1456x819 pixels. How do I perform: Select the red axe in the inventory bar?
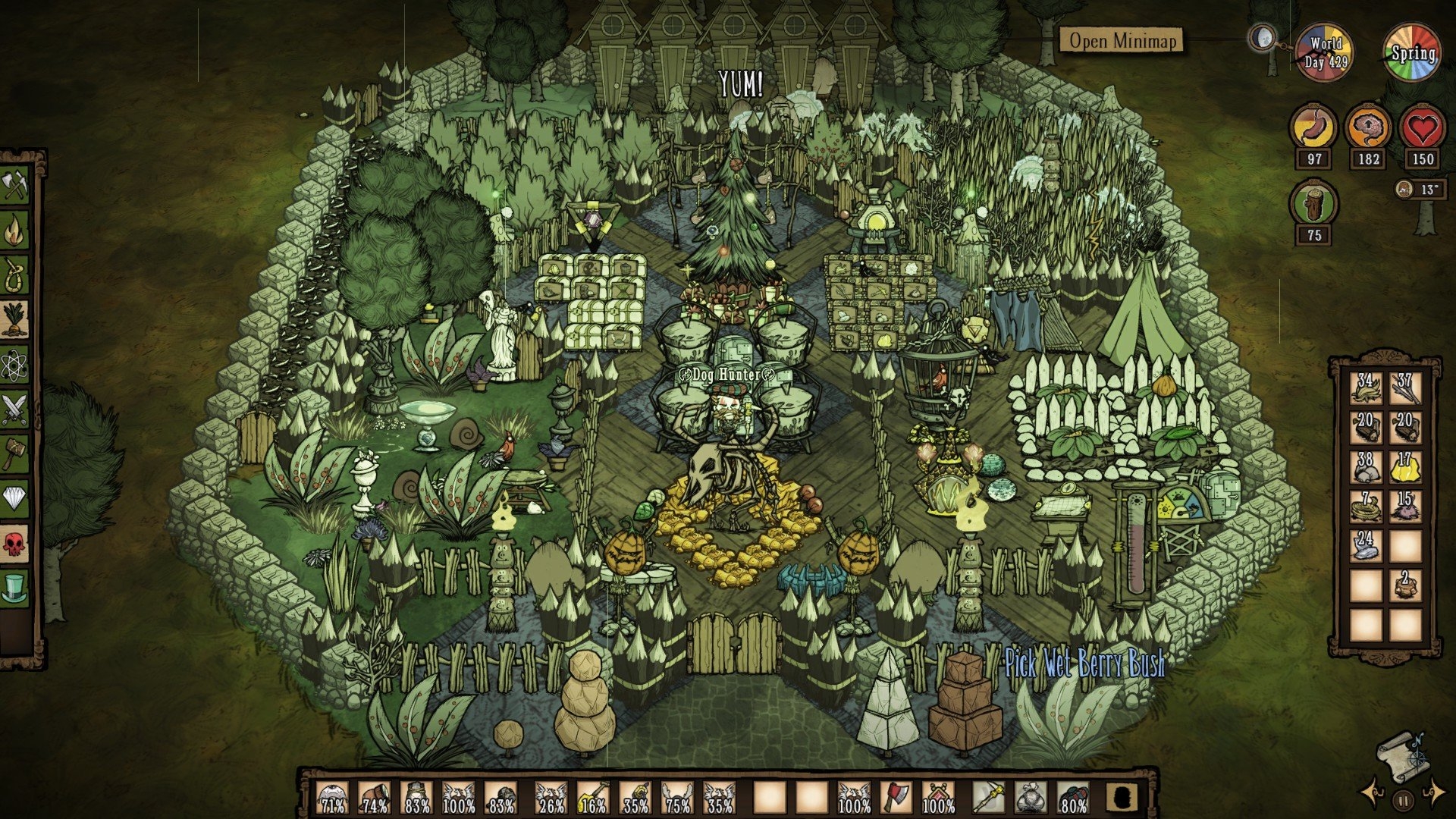click(x=896, y=798)
